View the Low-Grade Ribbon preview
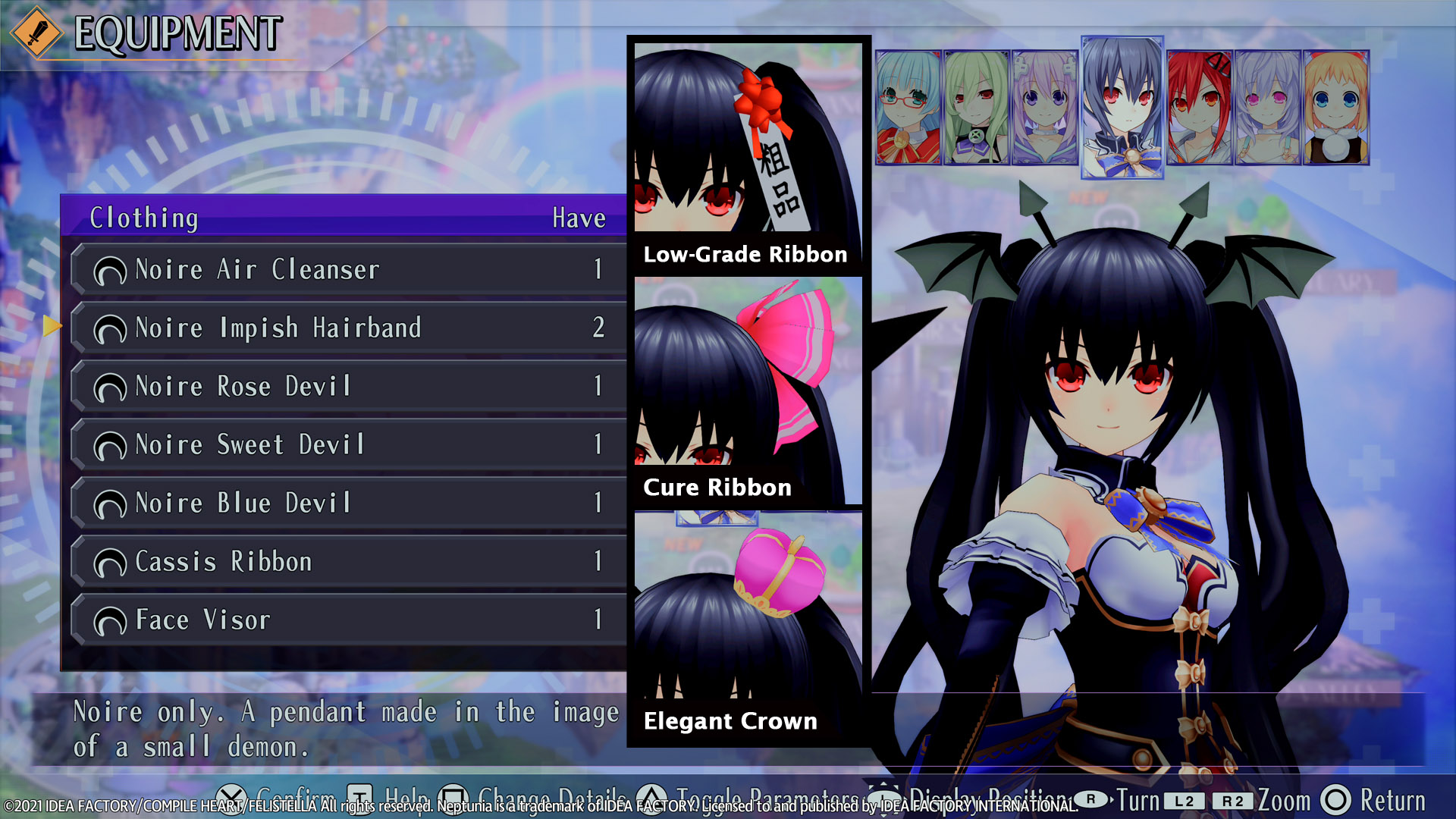This screenshot has width=1456, height=819. point(748,155)
